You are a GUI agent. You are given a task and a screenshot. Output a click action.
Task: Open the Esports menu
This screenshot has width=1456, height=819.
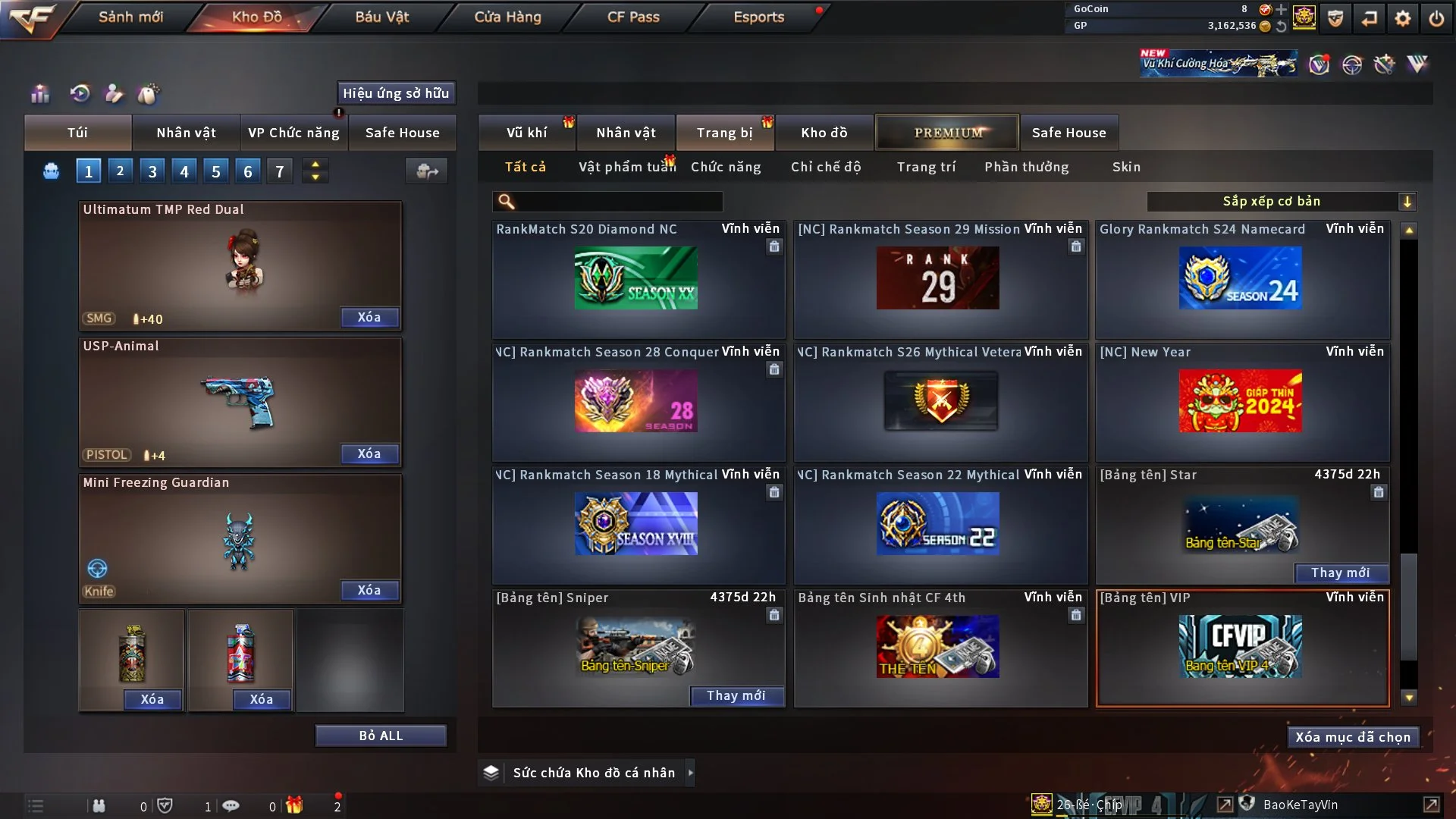click(x=758, y=17)
